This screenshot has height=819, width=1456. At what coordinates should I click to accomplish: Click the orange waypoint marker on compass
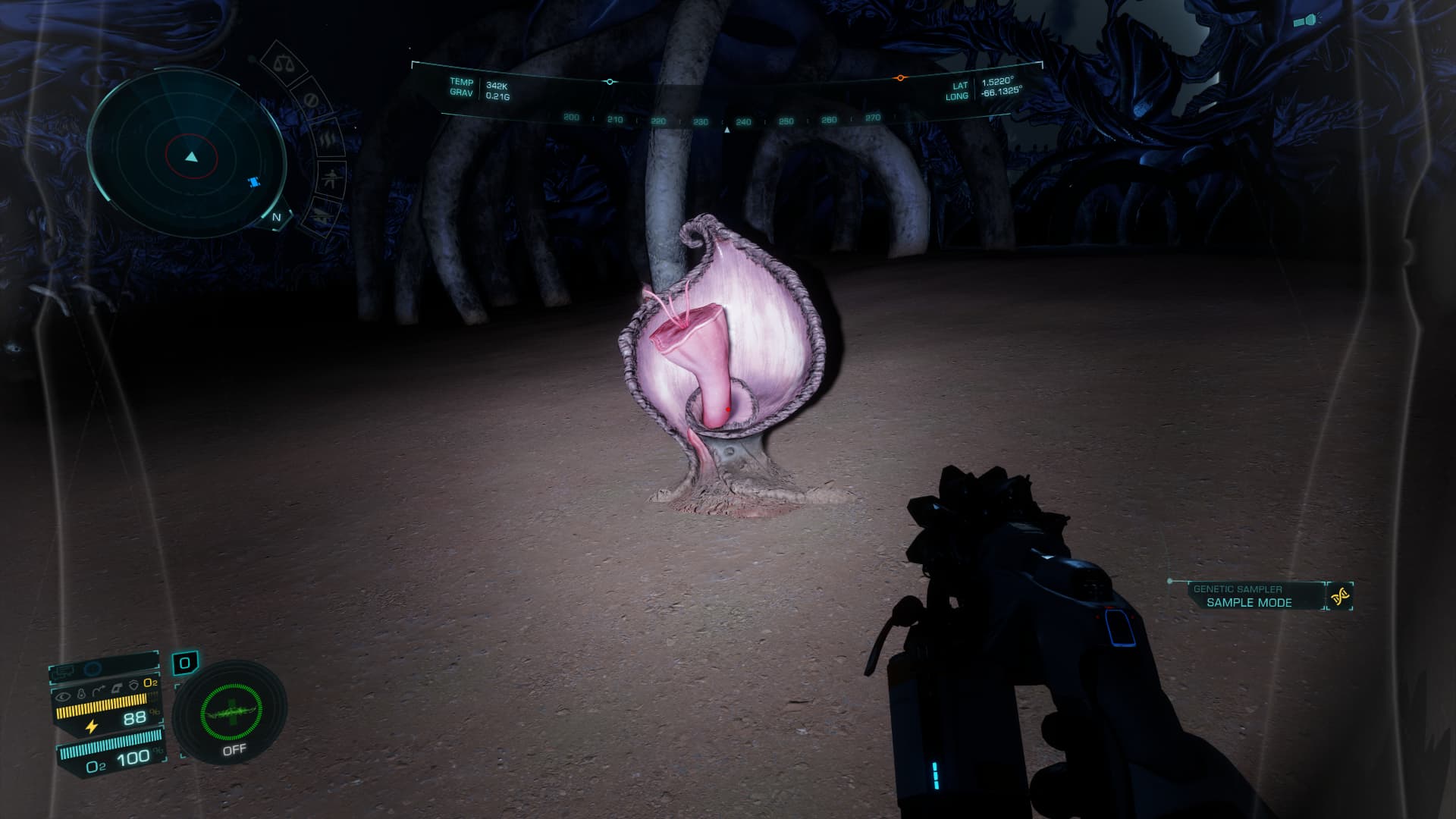pos(900,78)
